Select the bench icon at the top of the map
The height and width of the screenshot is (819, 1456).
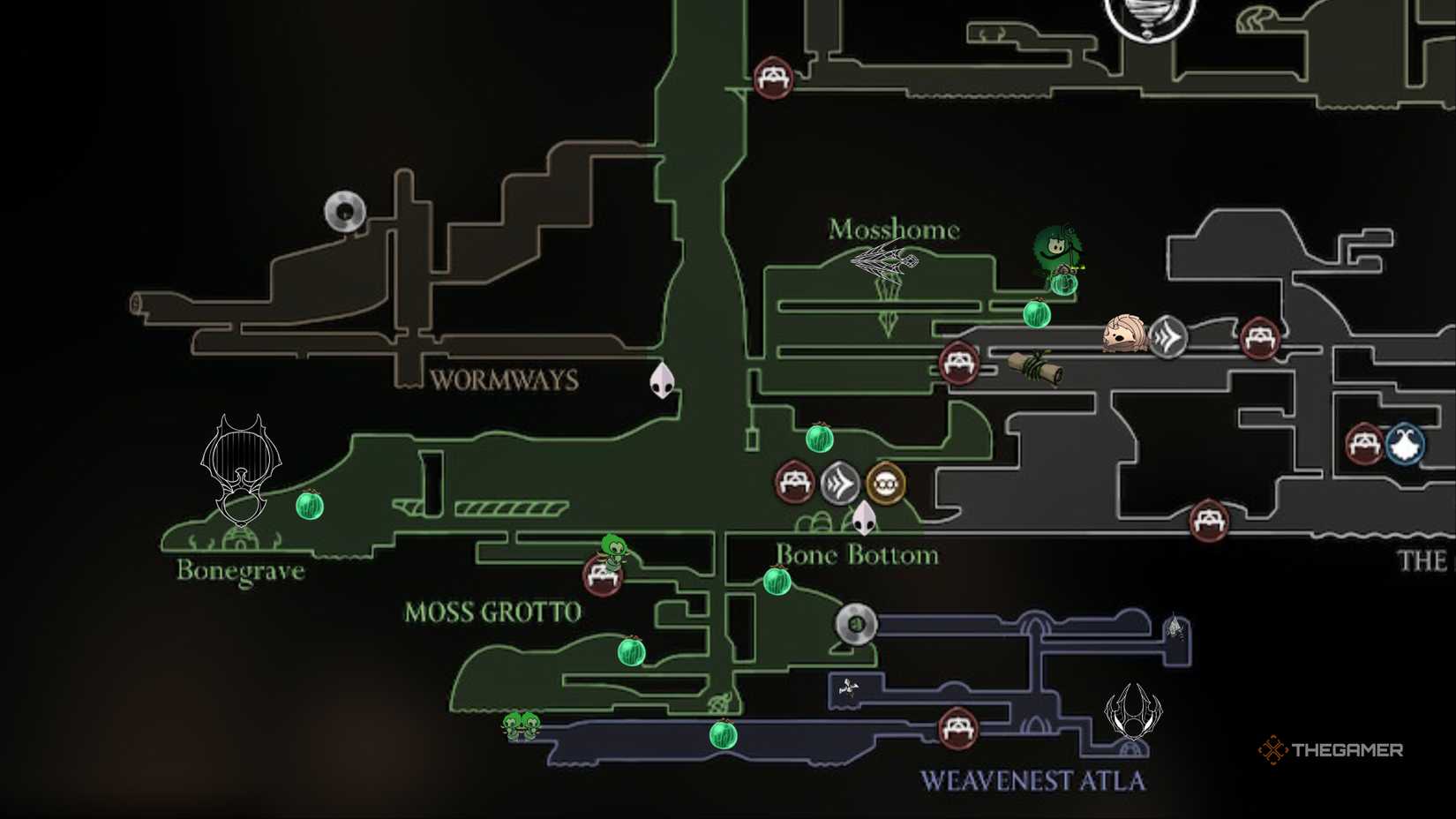coord(772,79)
